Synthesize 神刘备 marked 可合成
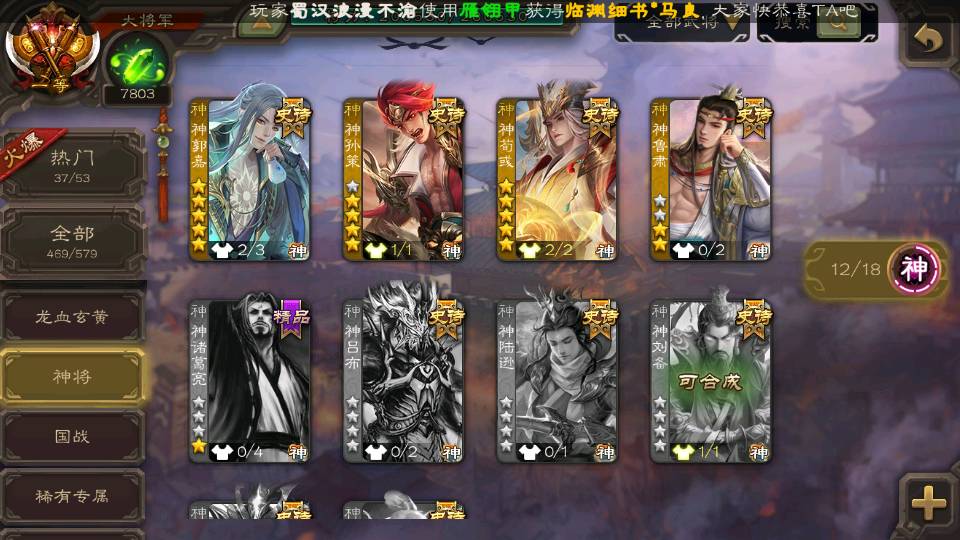The width and height of the screenshot is (960, 540). coord(710,381)
